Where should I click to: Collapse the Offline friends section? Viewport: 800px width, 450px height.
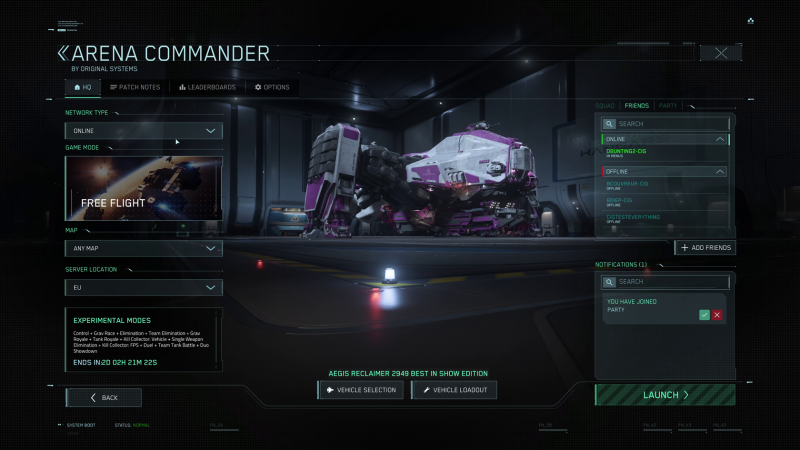tap(721, 172)
